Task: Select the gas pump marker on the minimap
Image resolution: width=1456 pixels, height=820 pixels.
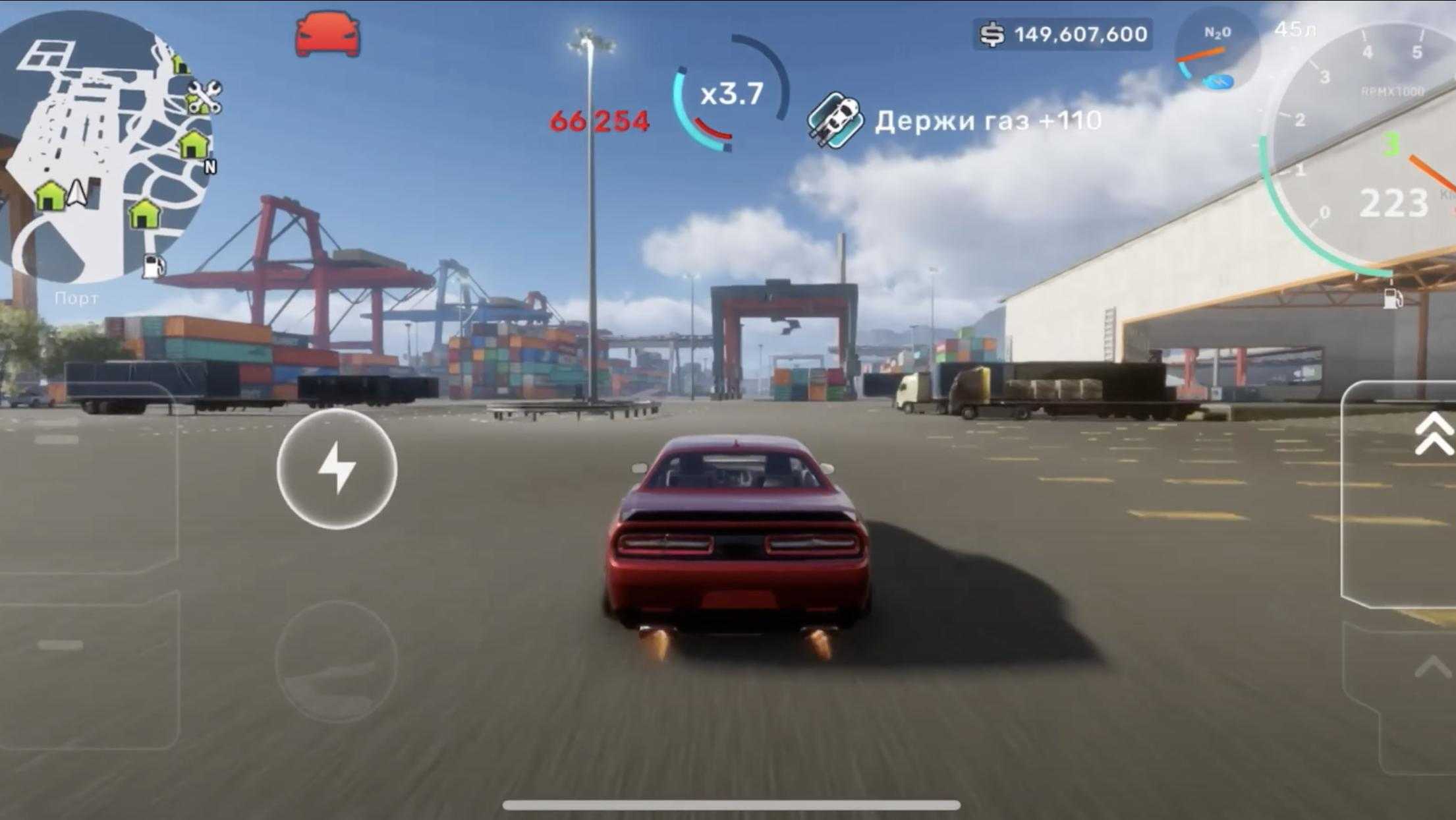Action: (154, 265)
